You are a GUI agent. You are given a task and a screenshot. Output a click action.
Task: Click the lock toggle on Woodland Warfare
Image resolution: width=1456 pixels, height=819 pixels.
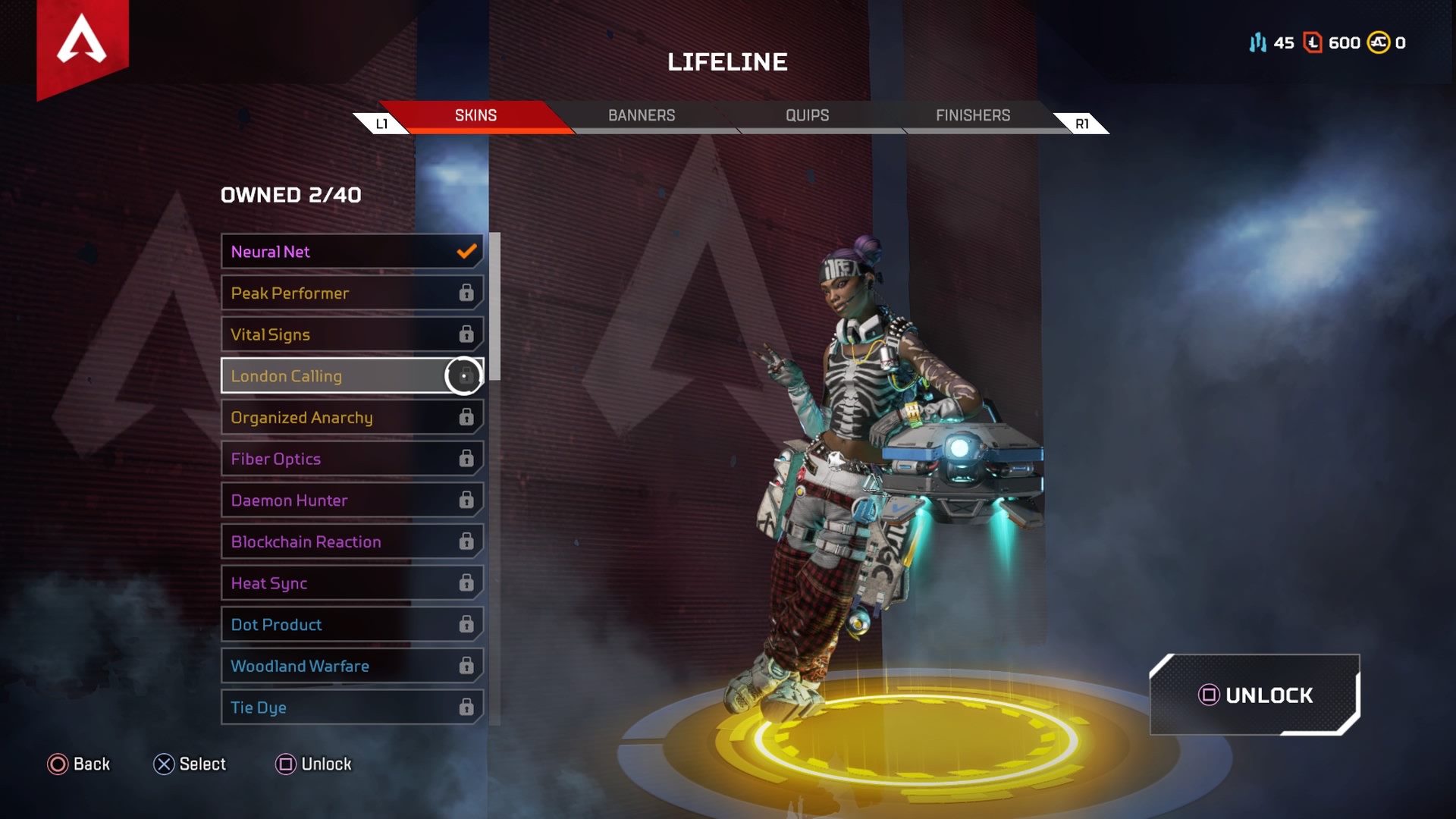pos(466,665)
